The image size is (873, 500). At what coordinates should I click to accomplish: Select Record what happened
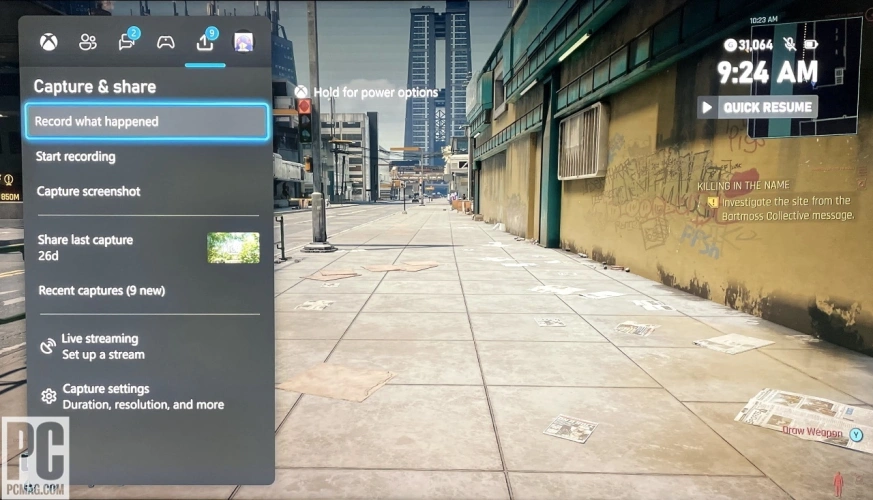click(x=146, y=122)
